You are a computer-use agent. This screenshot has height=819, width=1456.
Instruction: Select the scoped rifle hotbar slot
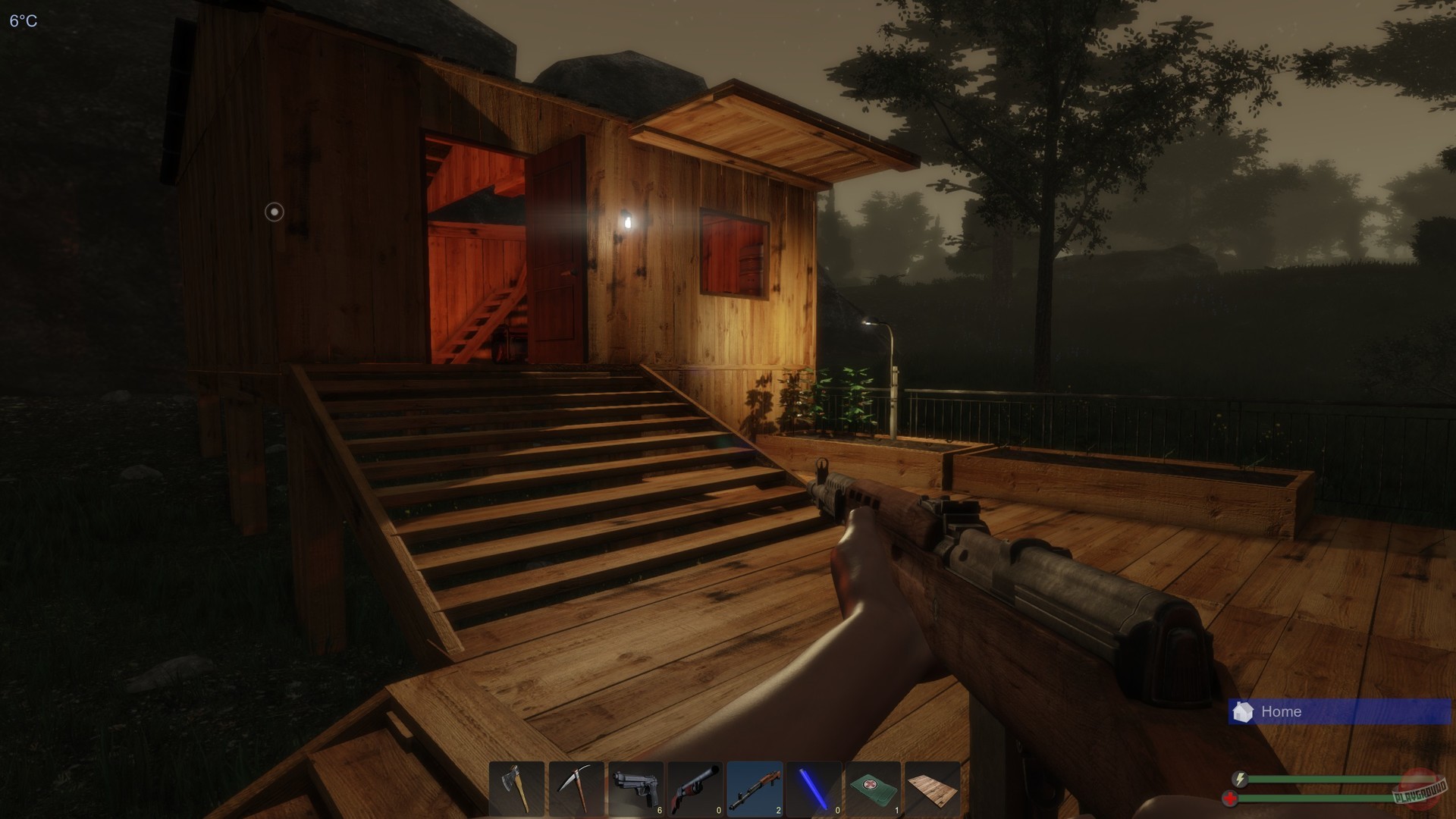[x=757, y=789]
